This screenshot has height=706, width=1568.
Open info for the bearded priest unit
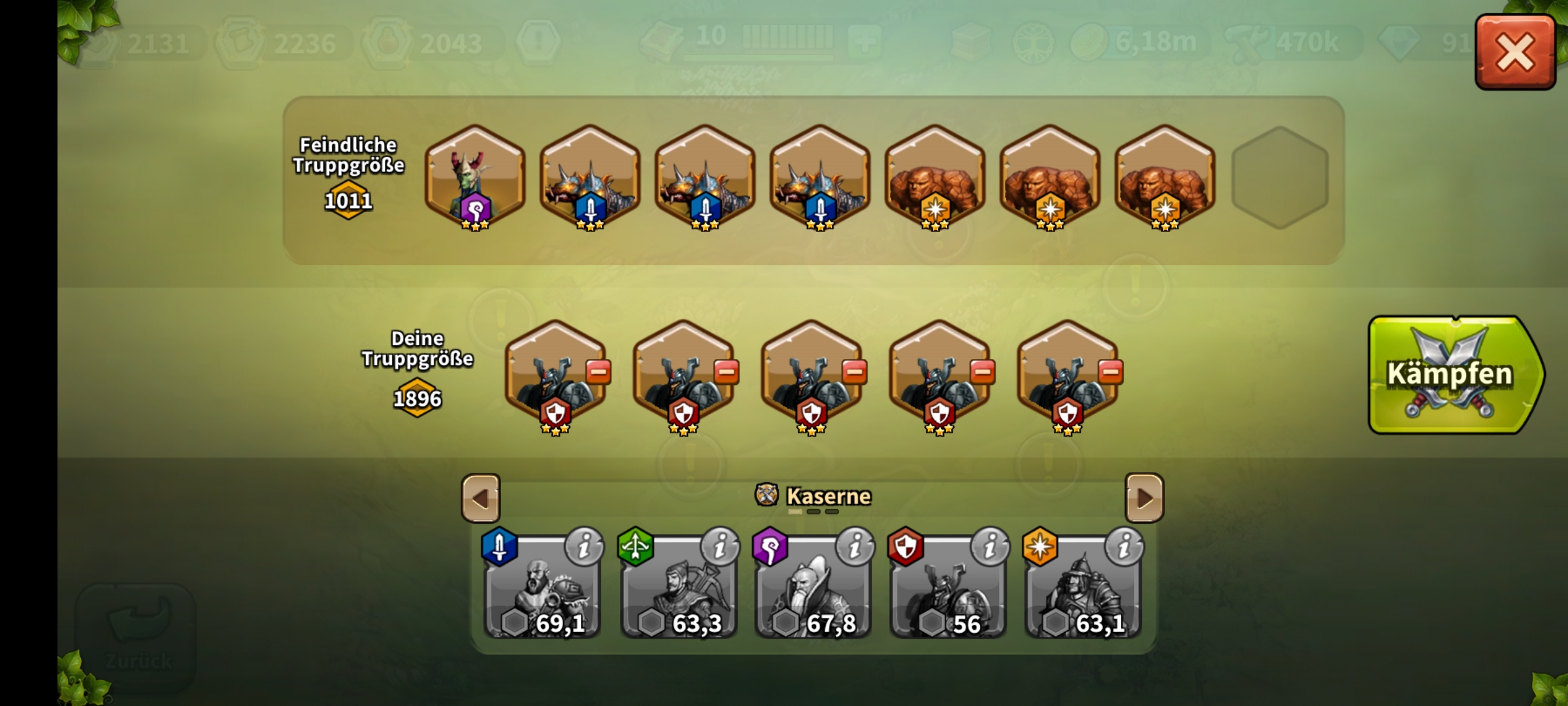855,546
